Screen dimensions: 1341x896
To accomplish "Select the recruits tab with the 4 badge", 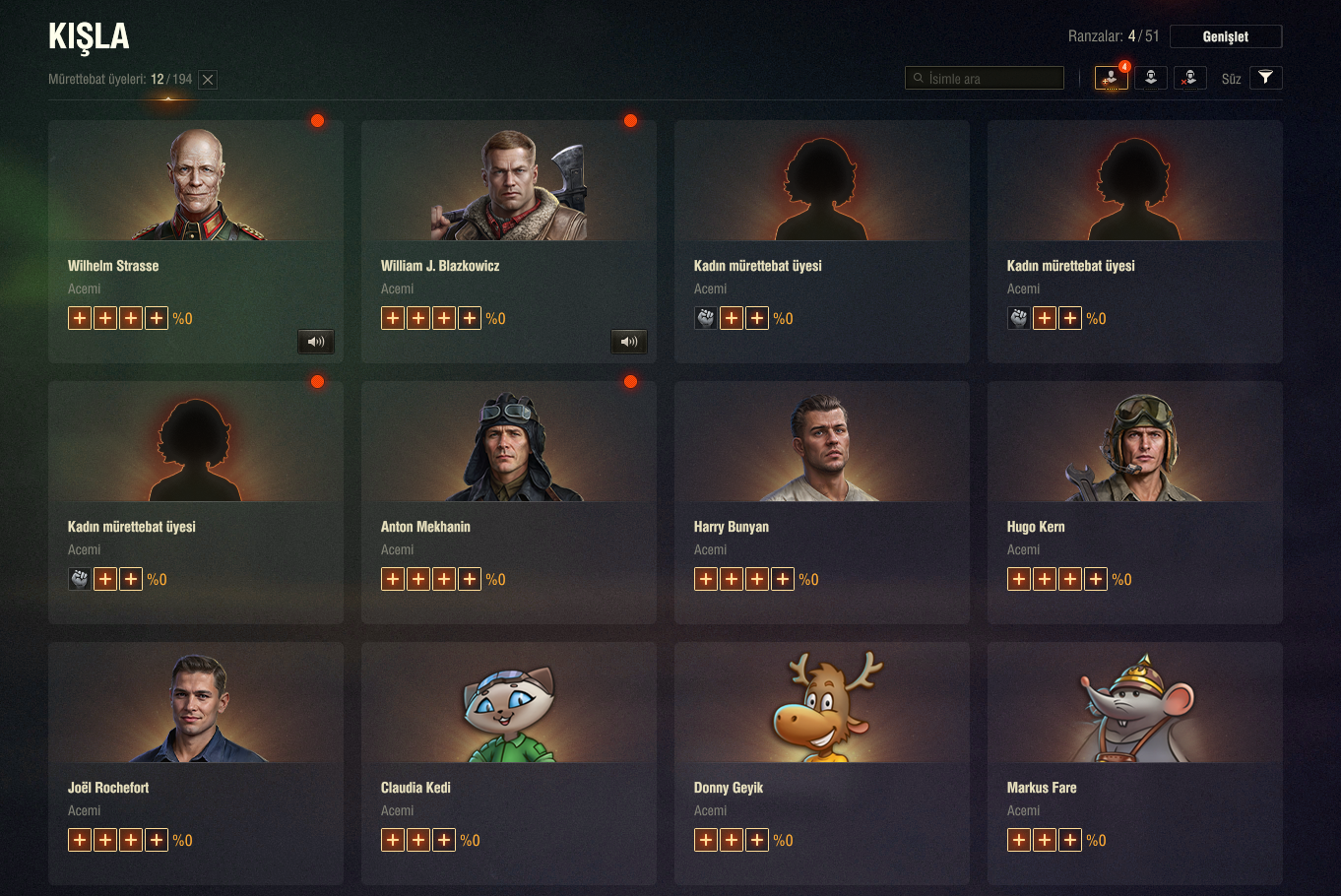I will (1111, 78).
